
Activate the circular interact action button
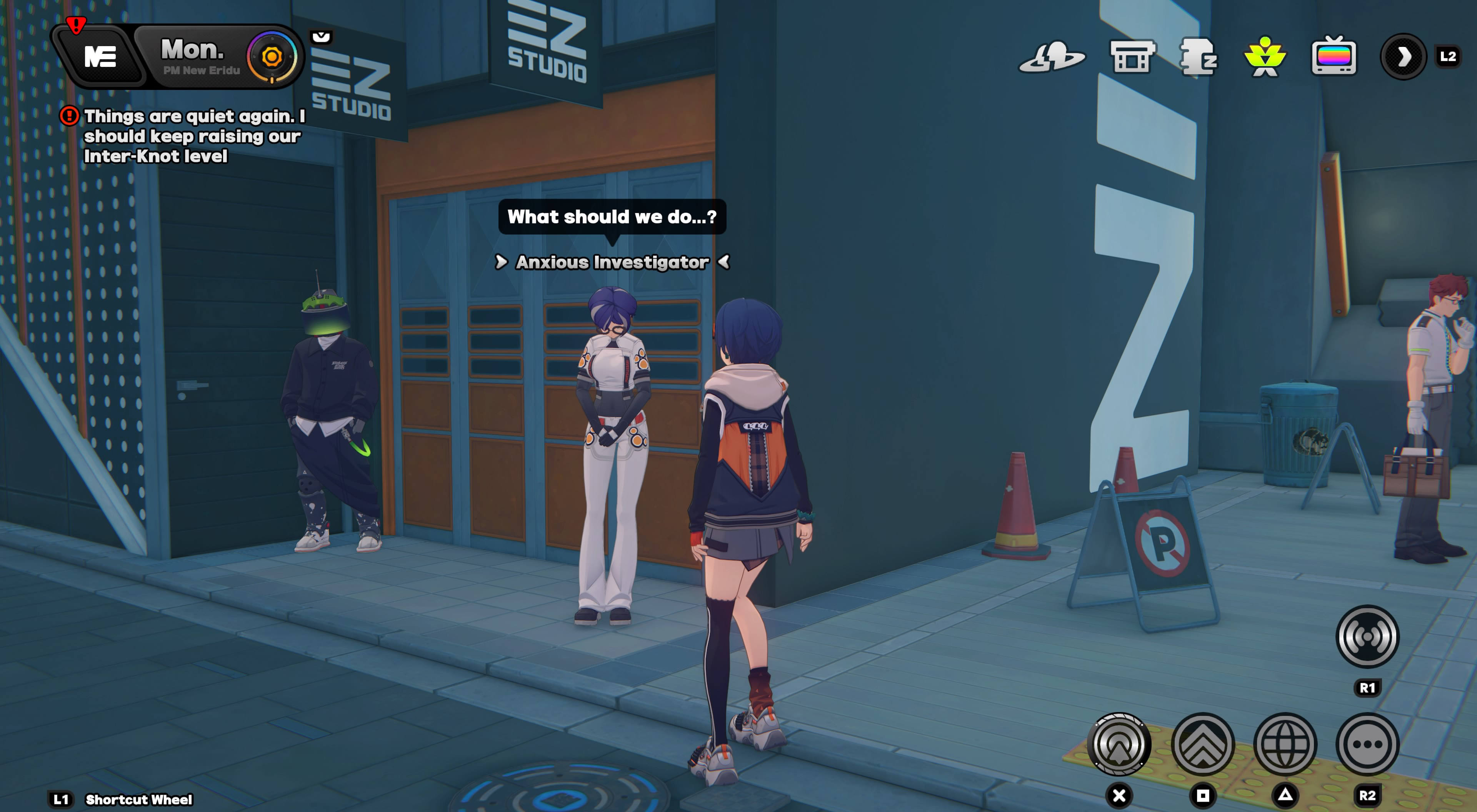point(1119,744)
